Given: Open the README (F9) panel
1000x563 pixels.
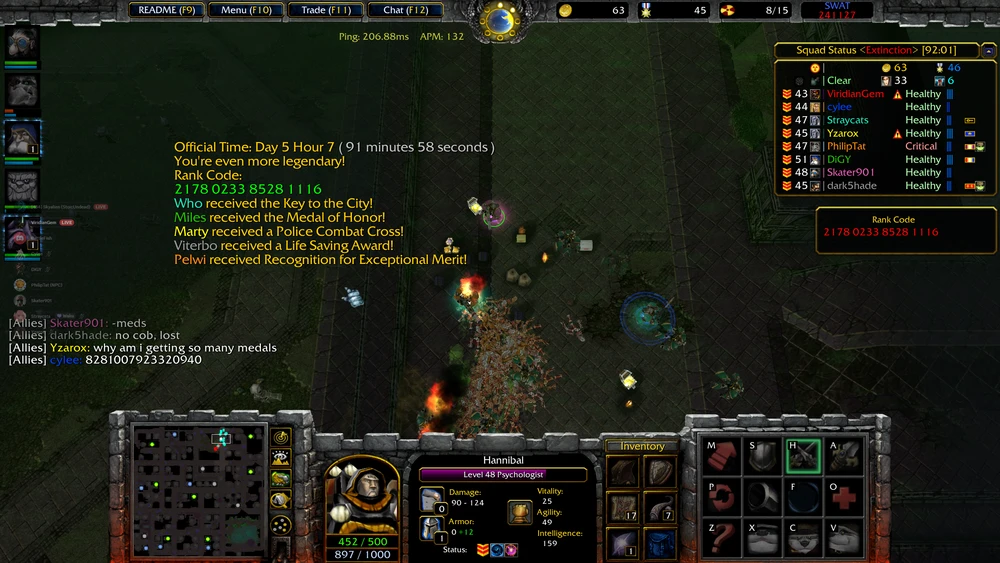Looking at the screenshot, I should click(x=167, y=10).
